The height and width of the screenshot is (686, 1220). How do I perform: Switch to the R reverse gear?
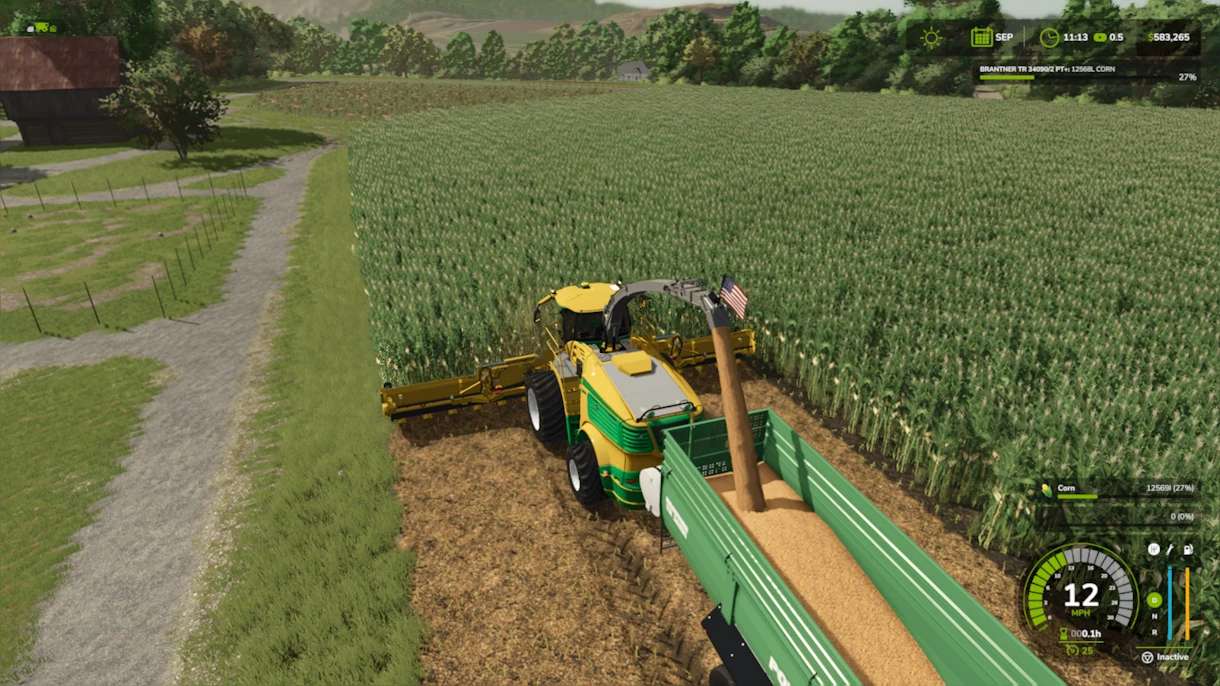tap(1155, 631)
